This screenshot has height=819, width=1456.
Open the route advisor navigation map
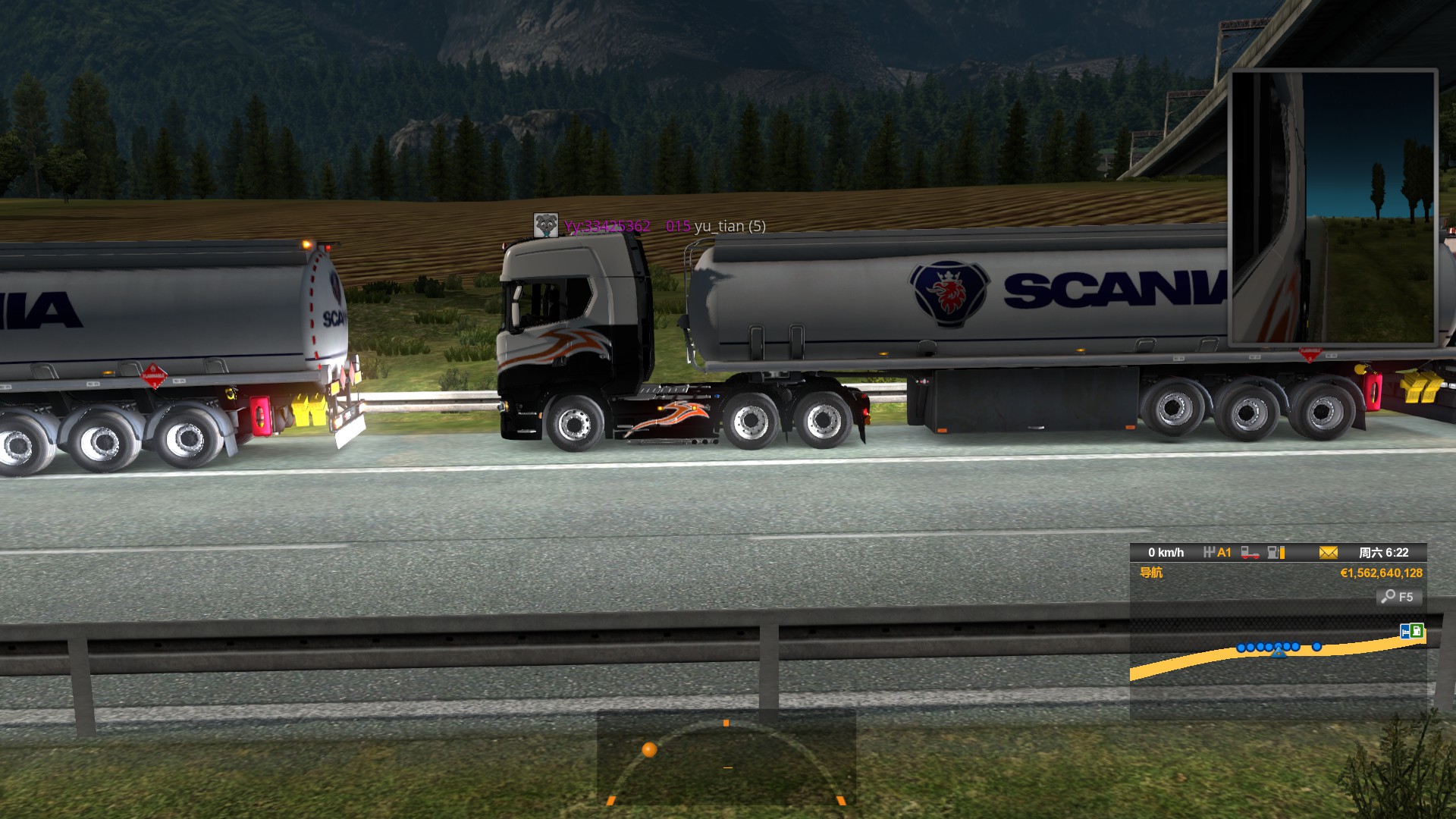pyautogui.click(x=1278, y=660)
